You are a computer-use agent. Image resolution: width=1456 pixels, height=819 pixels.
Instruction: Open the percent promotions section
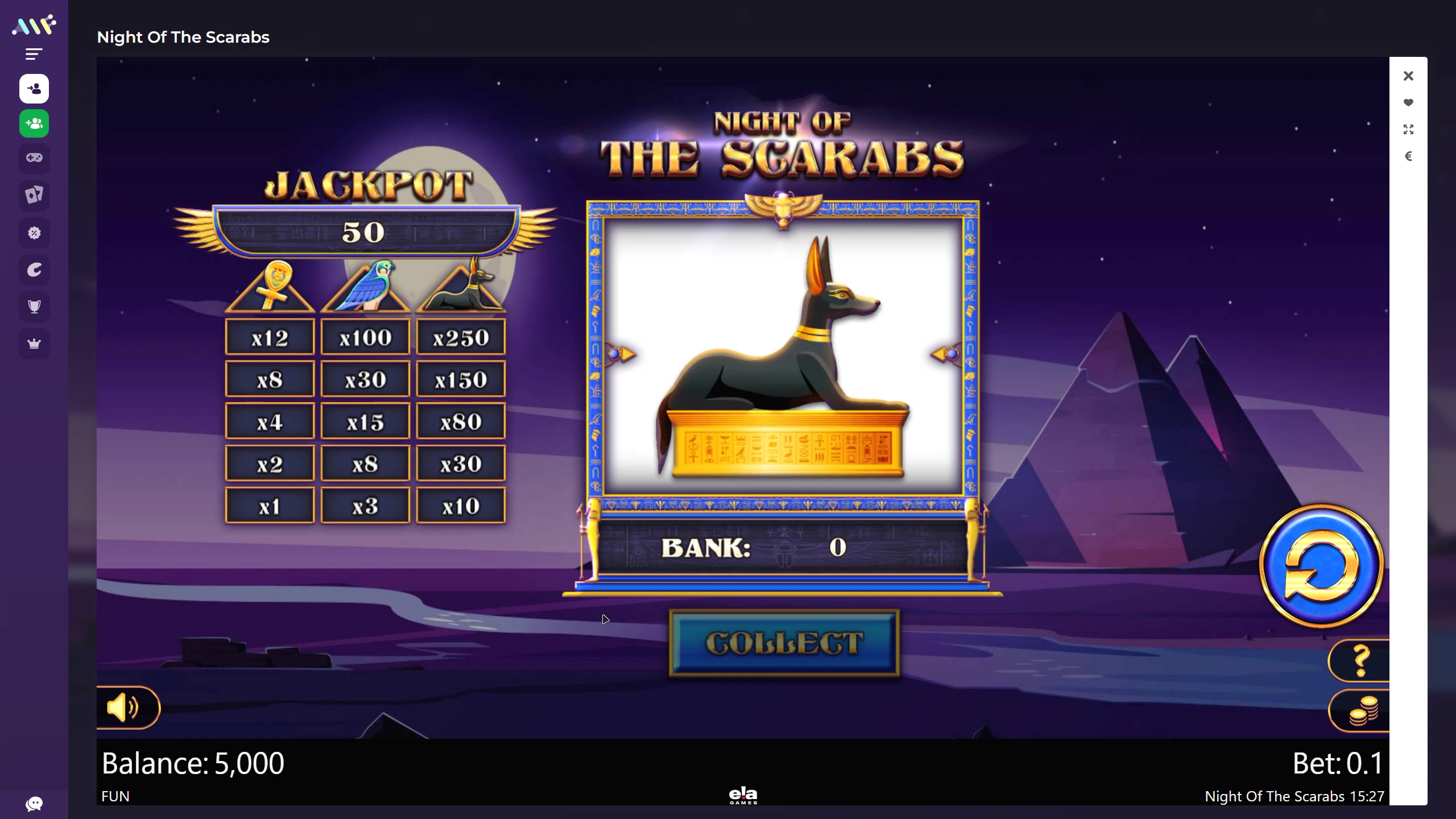34,233
